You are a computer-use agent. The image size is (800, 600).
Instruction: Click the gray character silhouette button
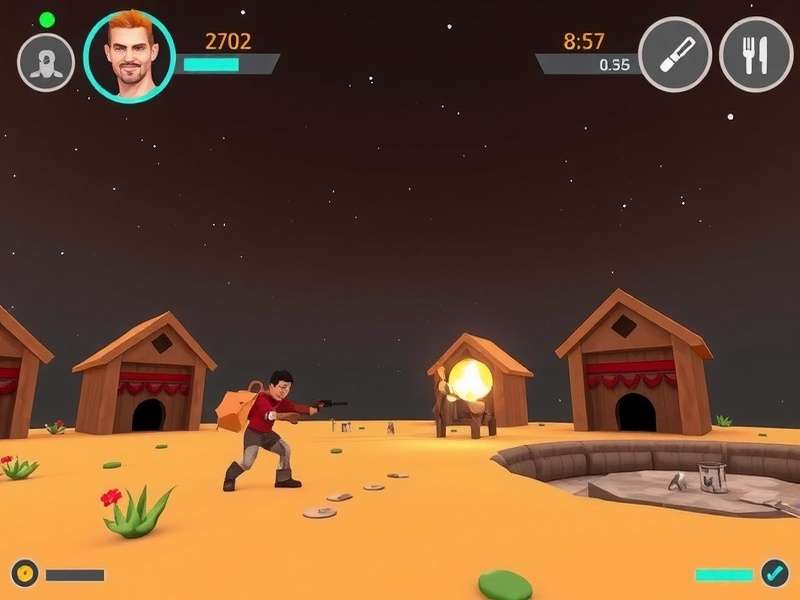(x=46, y=62)
